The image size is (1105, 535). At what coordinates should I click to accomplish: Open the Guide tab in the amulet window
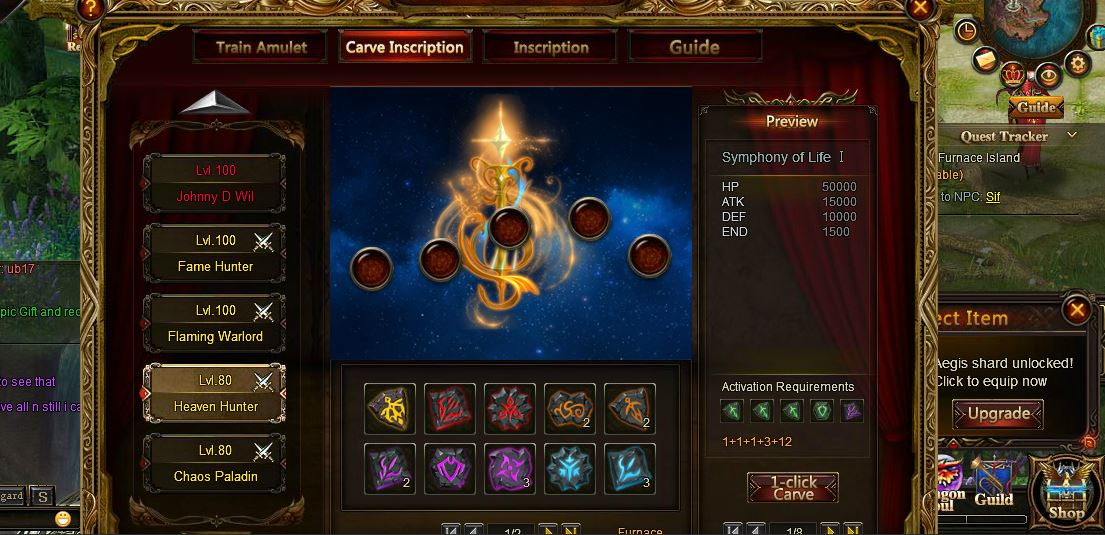pos(695,47)
